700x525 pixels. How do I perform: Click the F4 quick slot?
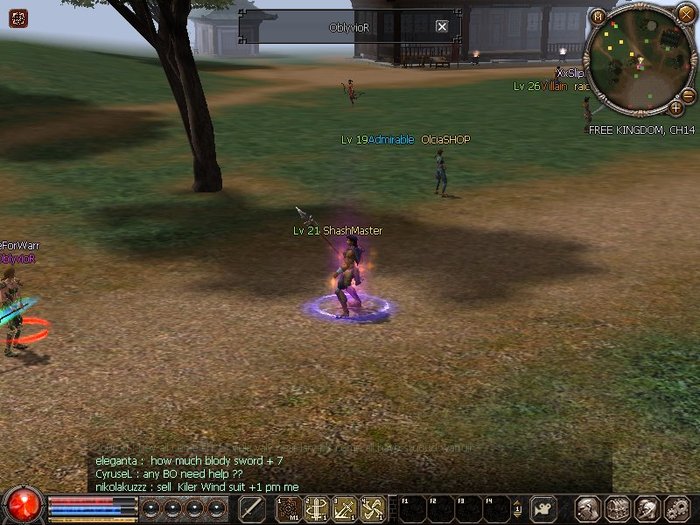click(x=497, y=509)
